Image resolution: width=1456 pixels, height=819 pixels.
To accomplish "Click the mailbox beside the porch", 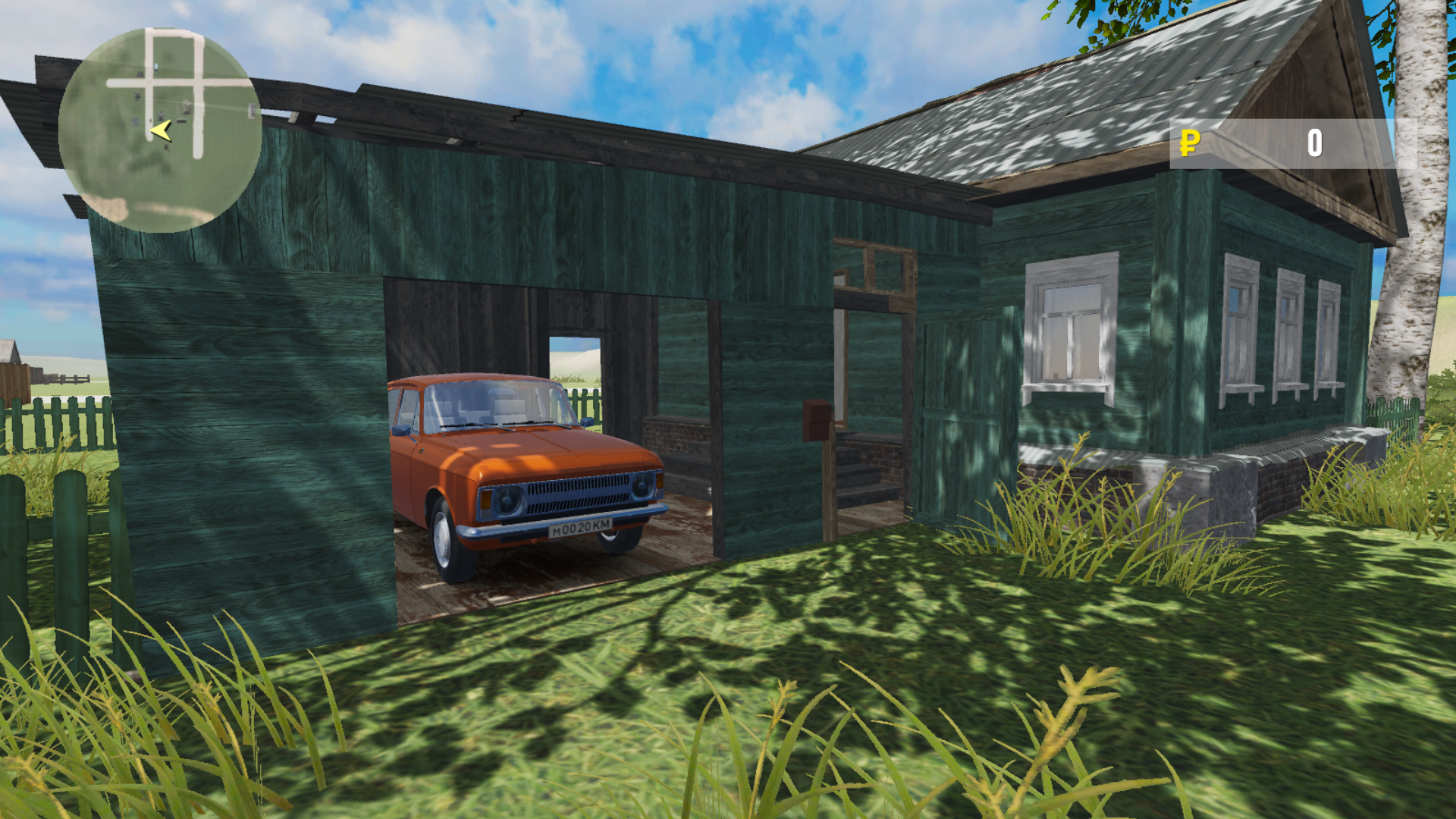I will coord(815,421).
